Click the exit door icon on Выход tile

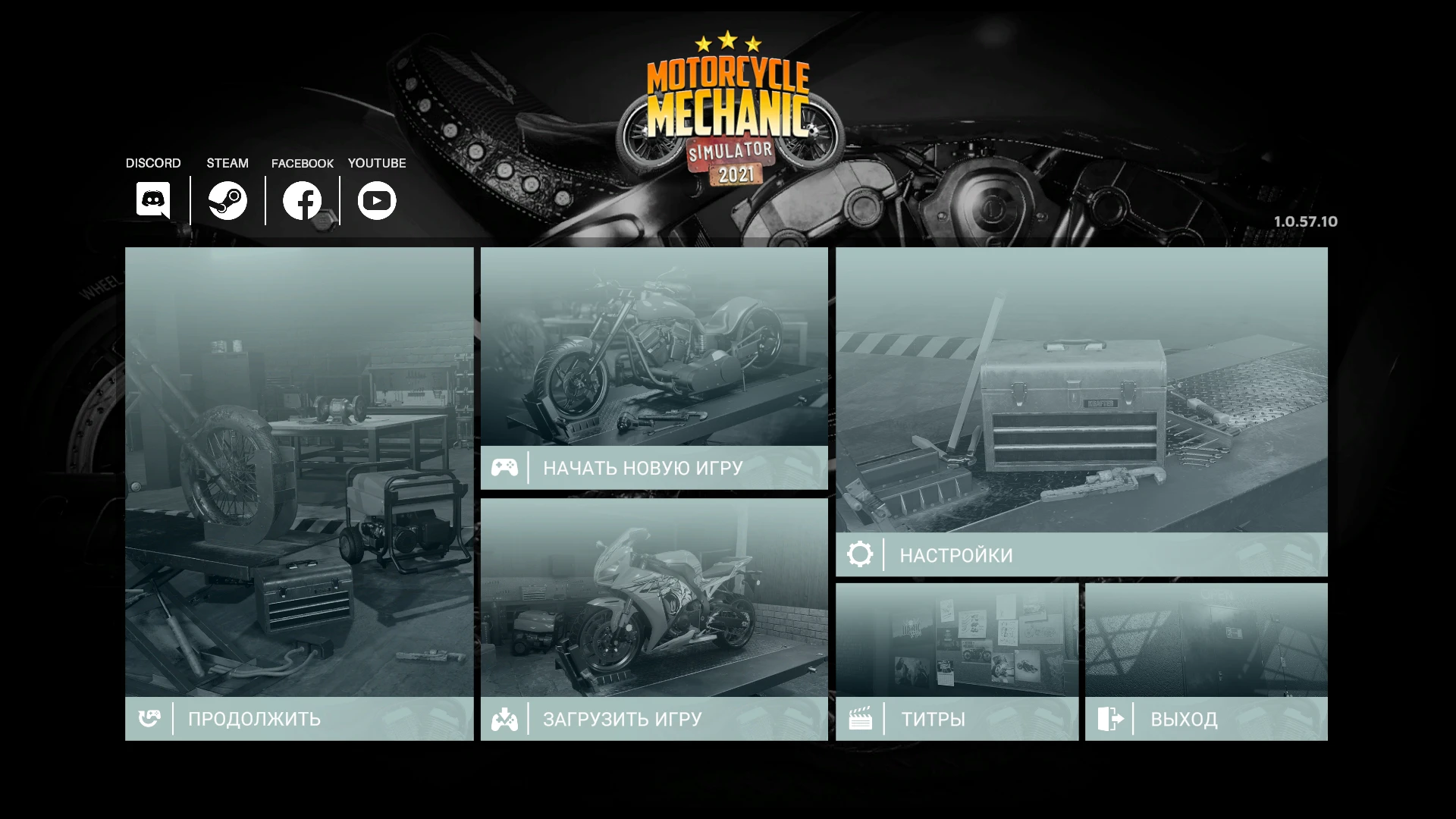tap(1112, 718)
